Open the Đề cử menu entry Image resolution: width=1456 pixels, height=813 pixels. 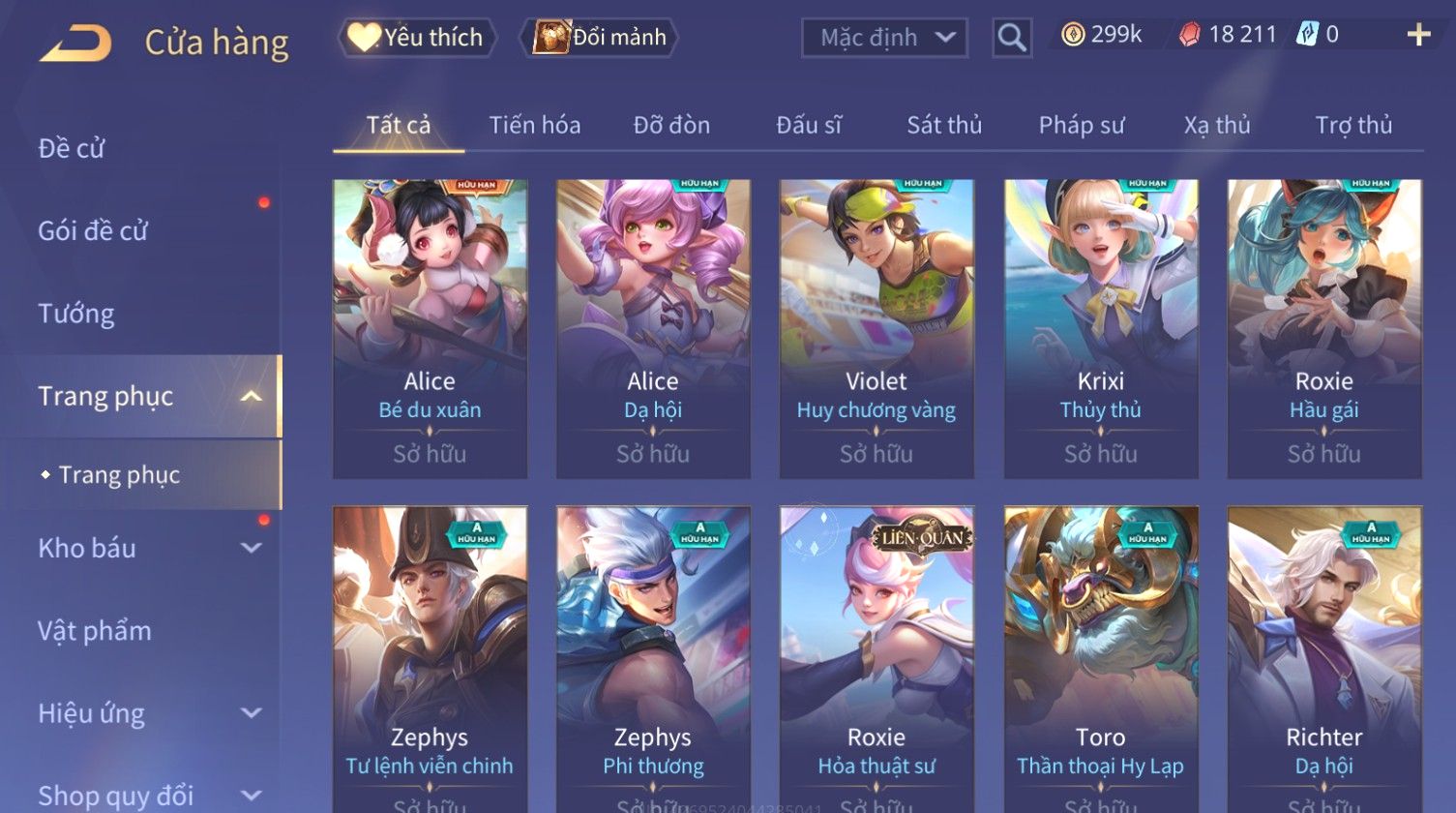pos(72,148)
